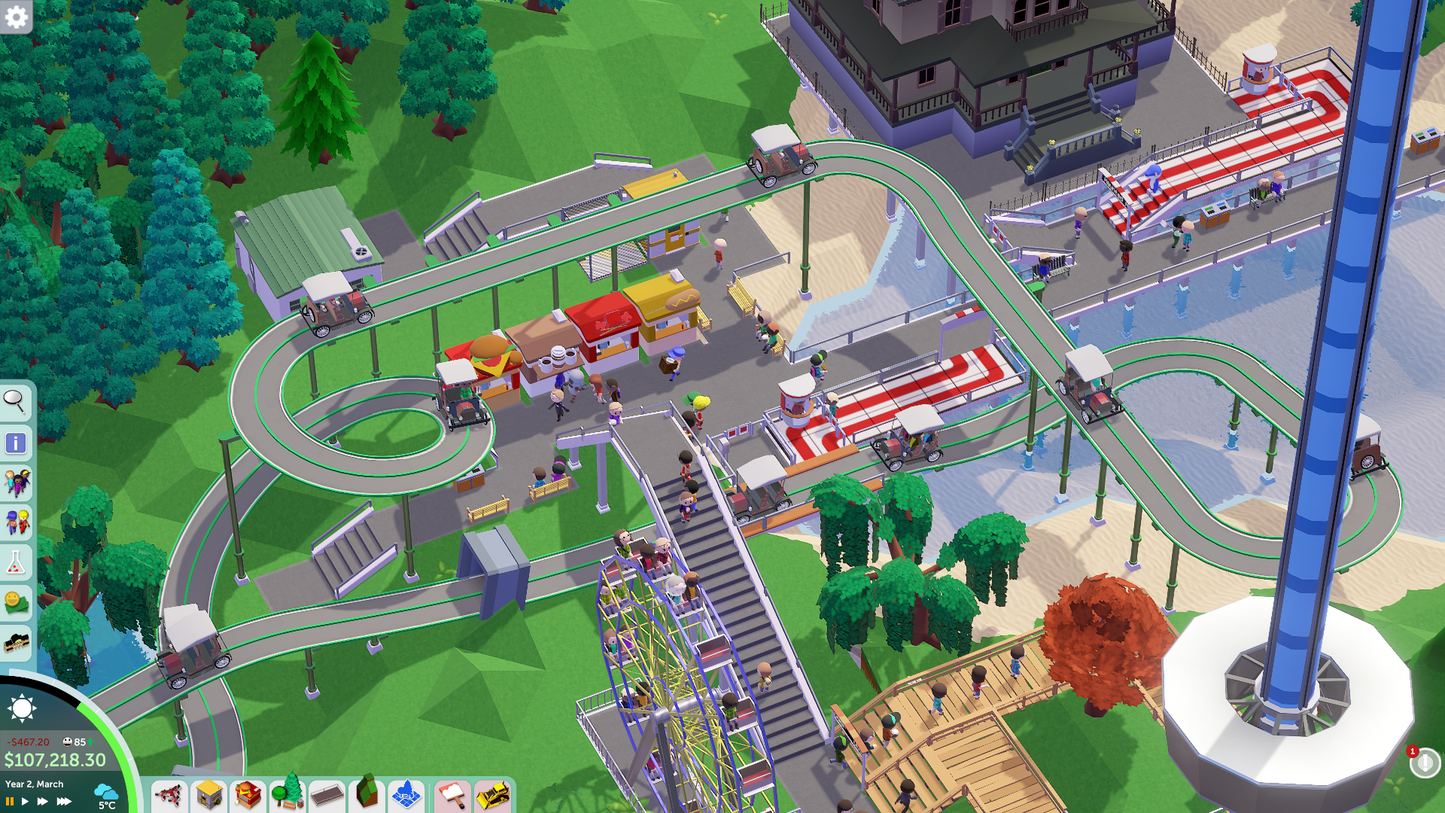Open the terrain editing tool

[x=366, y=795]
